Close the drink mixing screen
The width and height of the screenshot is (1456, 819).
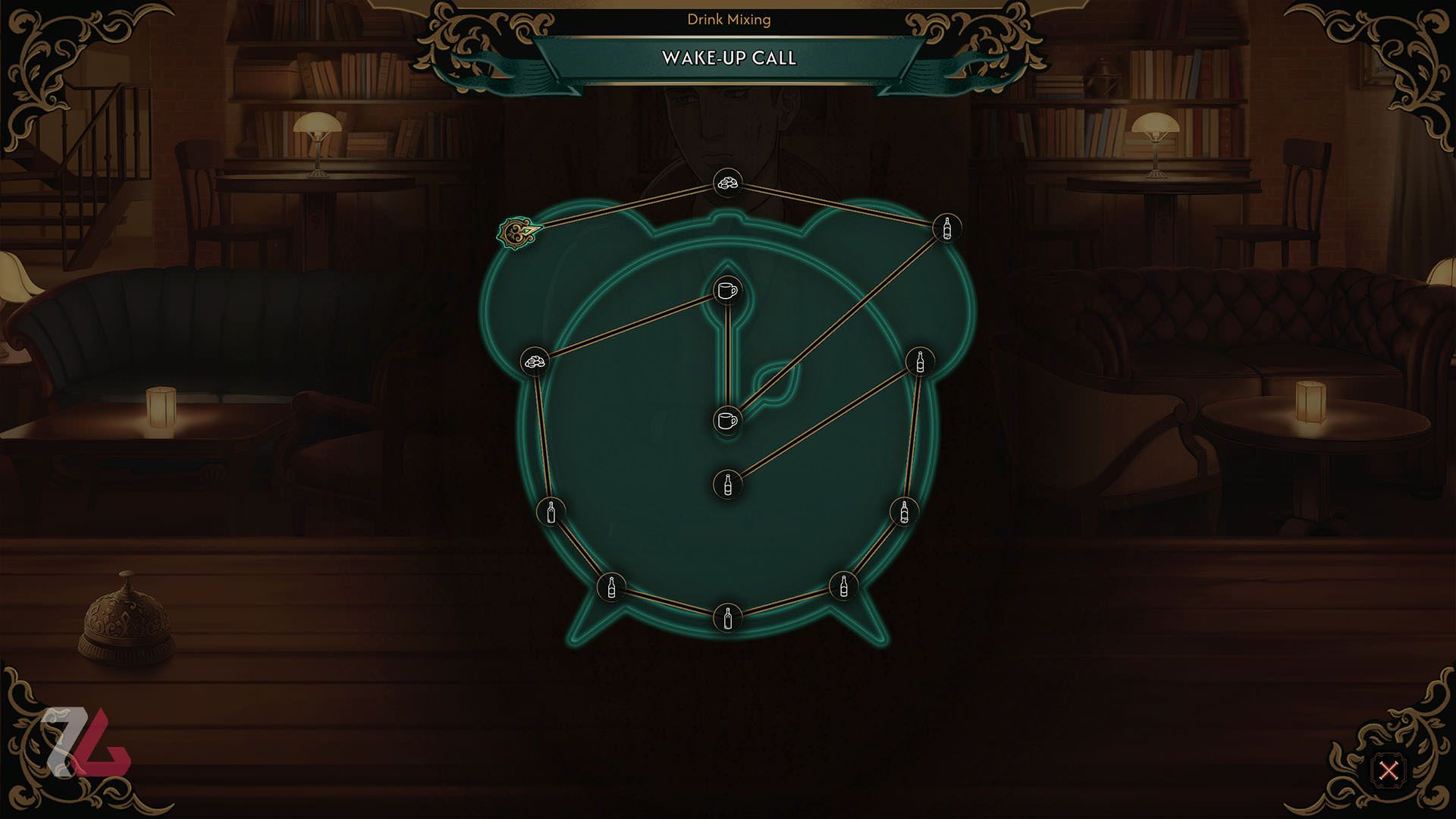(x=1389, y=770)
